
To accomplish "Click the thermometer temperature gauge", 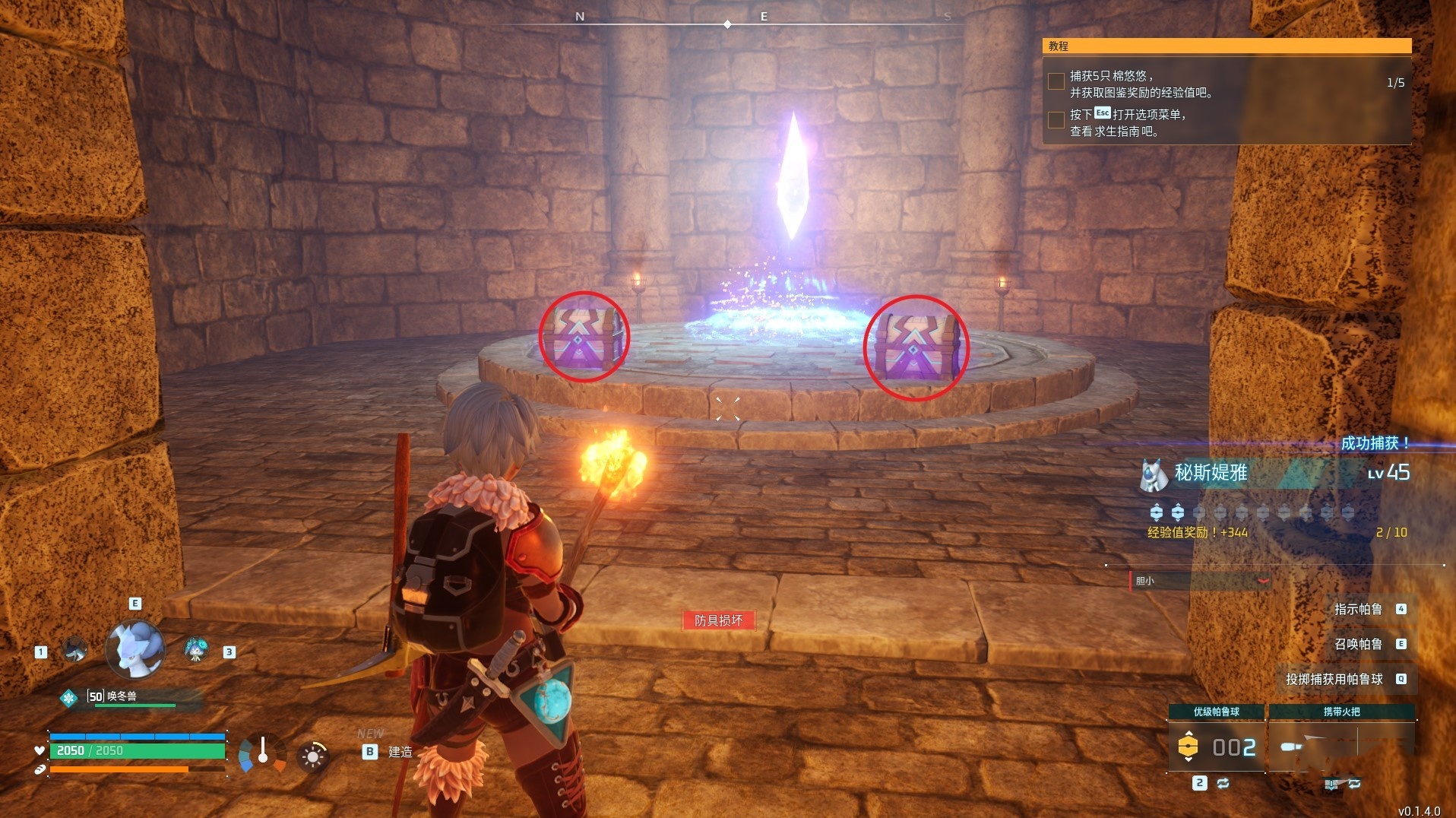I will click(263, 753).
